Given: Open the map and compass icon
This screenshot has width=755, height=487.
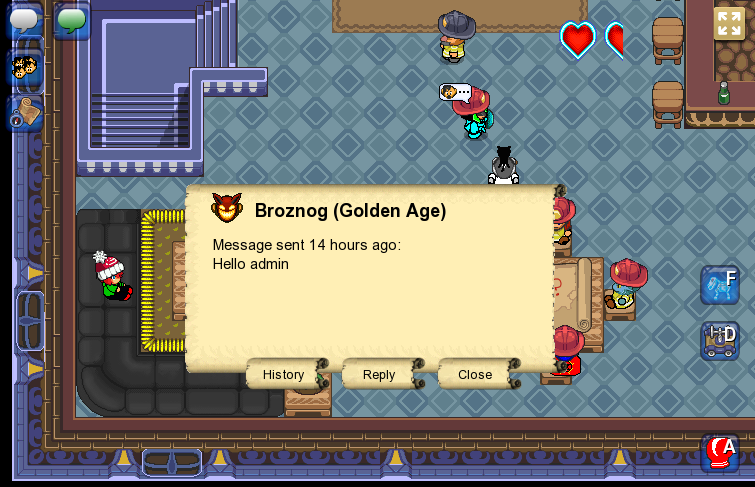Looking at the screenshot, I should tap(24, 113).
